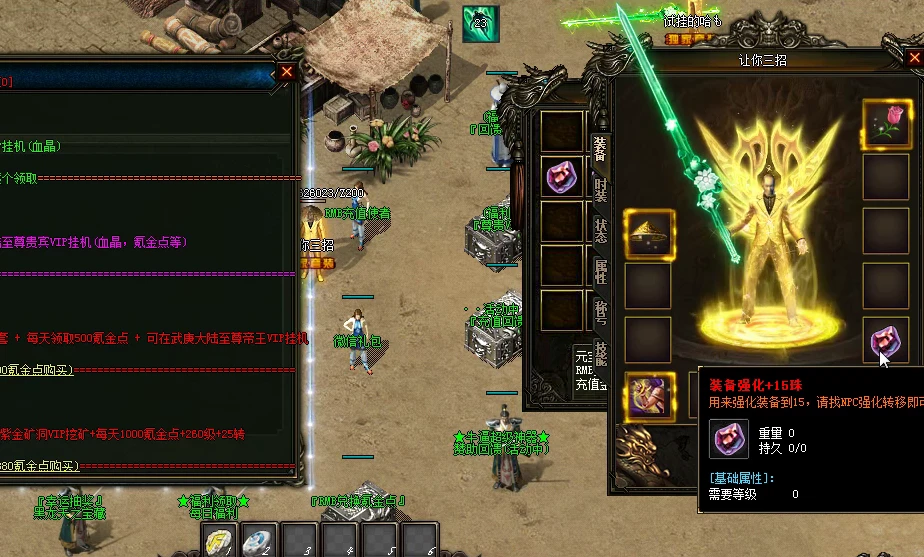Open the 属性 attributes tab
This screenshot has width=924, height=557.
coord(600,272)
